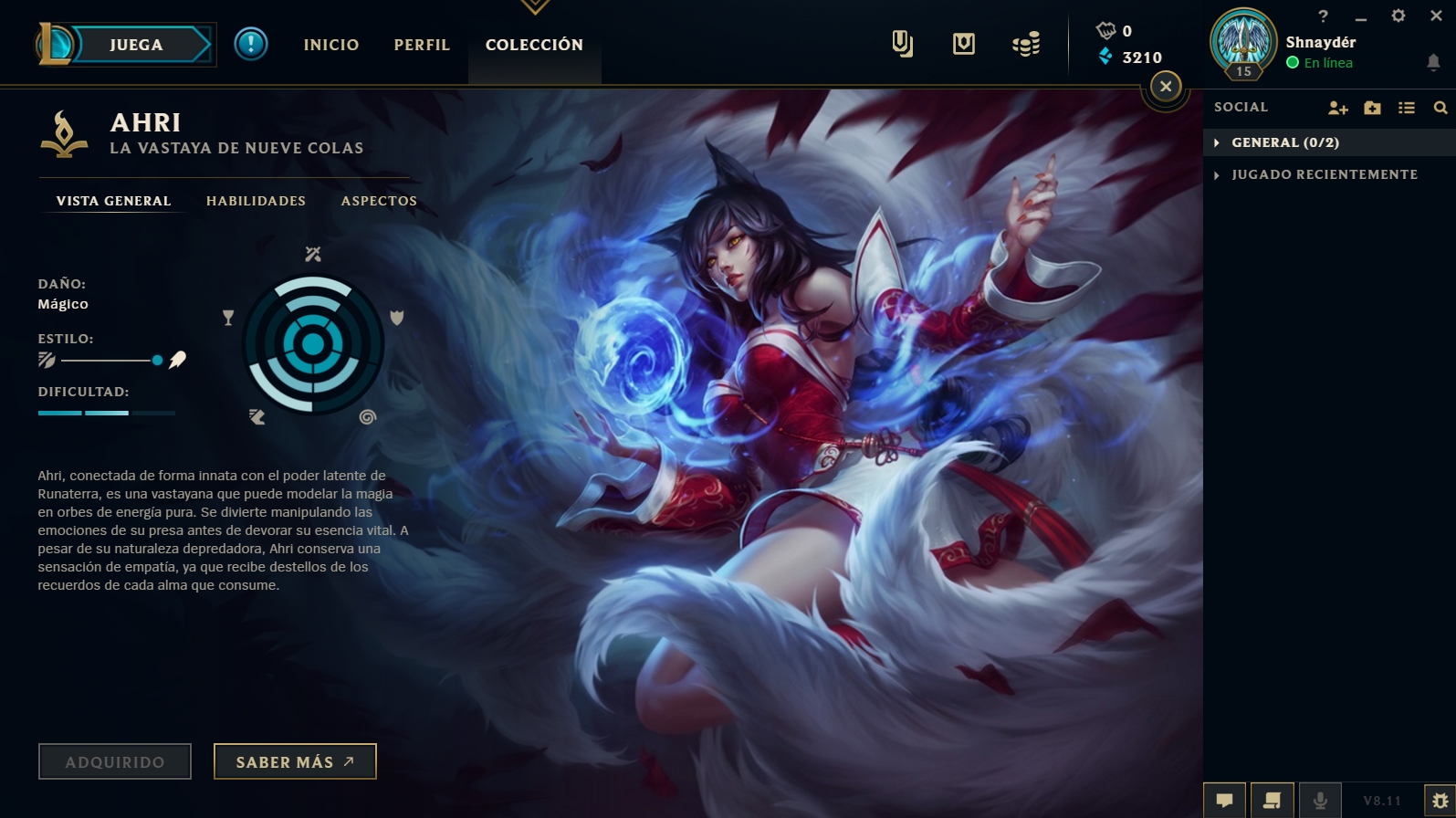Open the PERFIL menu item
The image size is (1456, 818).
pyautogui.click(x=421, y=44)
